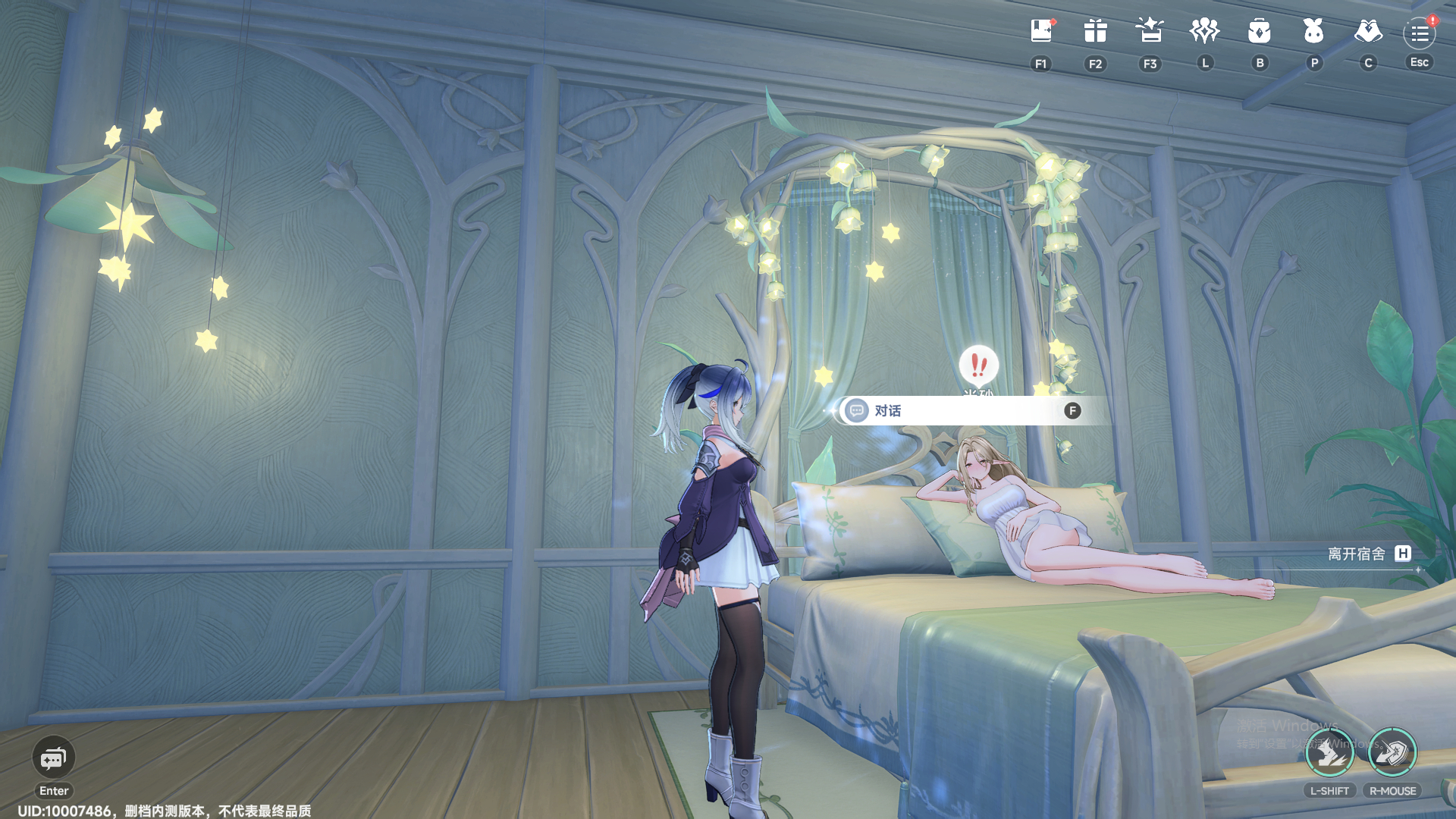Open the three-character team icon
1456x819 pixels.
(1204, 31)
